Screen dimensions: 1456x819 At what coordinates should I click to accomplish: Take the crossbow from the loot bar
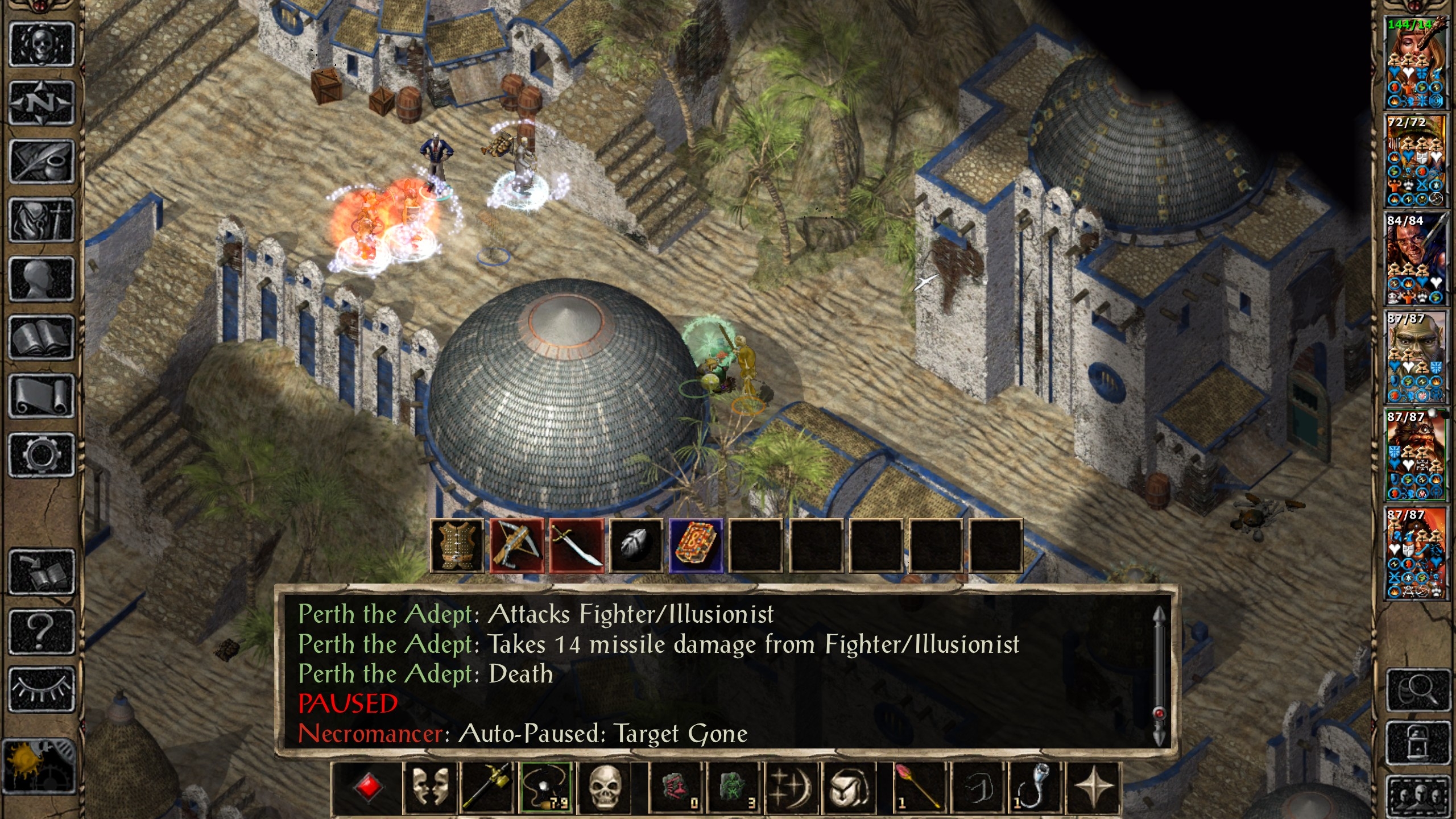click(516, 545)
